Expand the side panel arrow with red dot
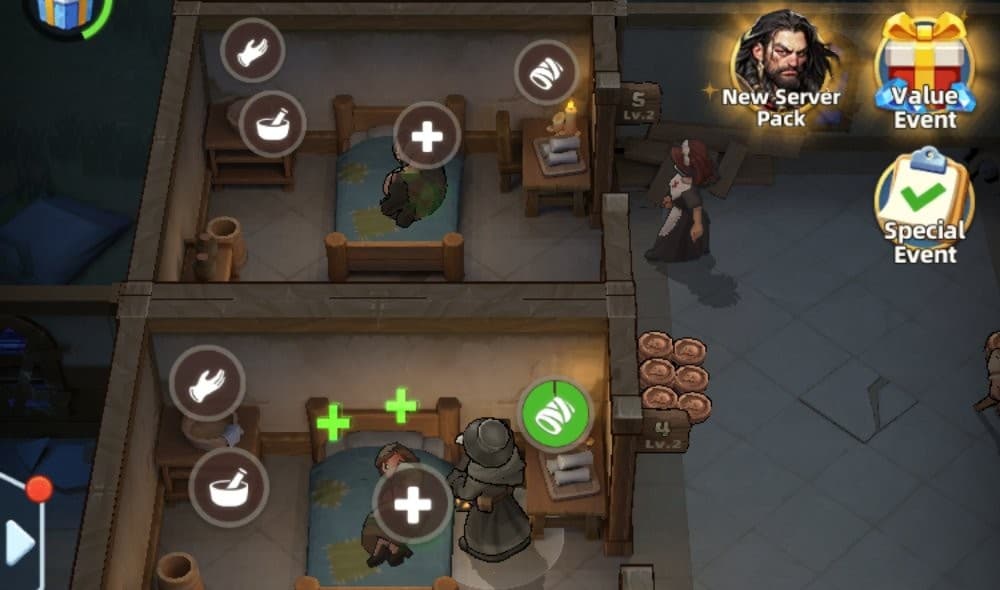The width and height of the screenshot is (1000, 590). 20,540
